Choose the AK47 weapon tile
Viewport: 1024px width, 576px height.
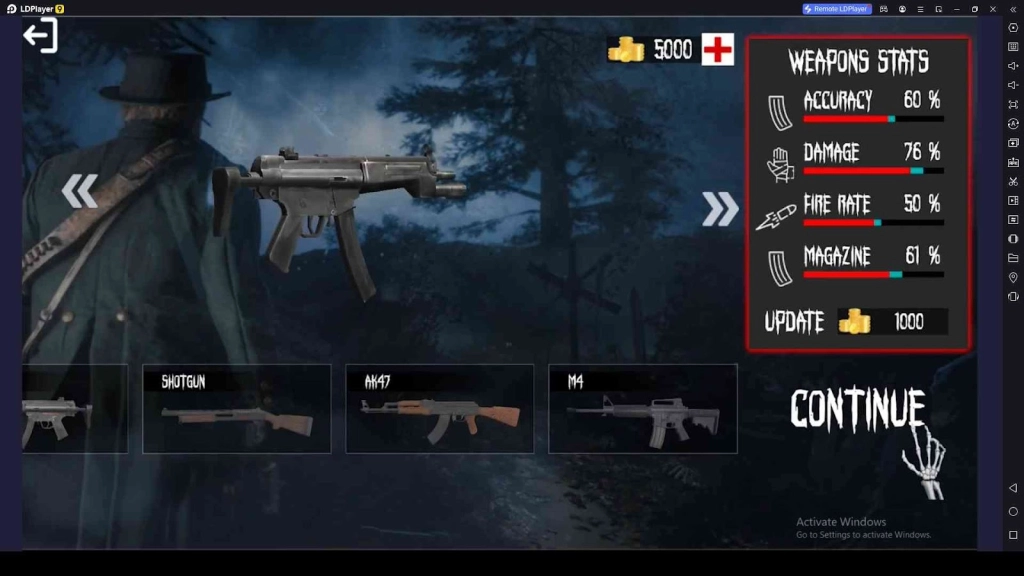[x=439, y=408]
